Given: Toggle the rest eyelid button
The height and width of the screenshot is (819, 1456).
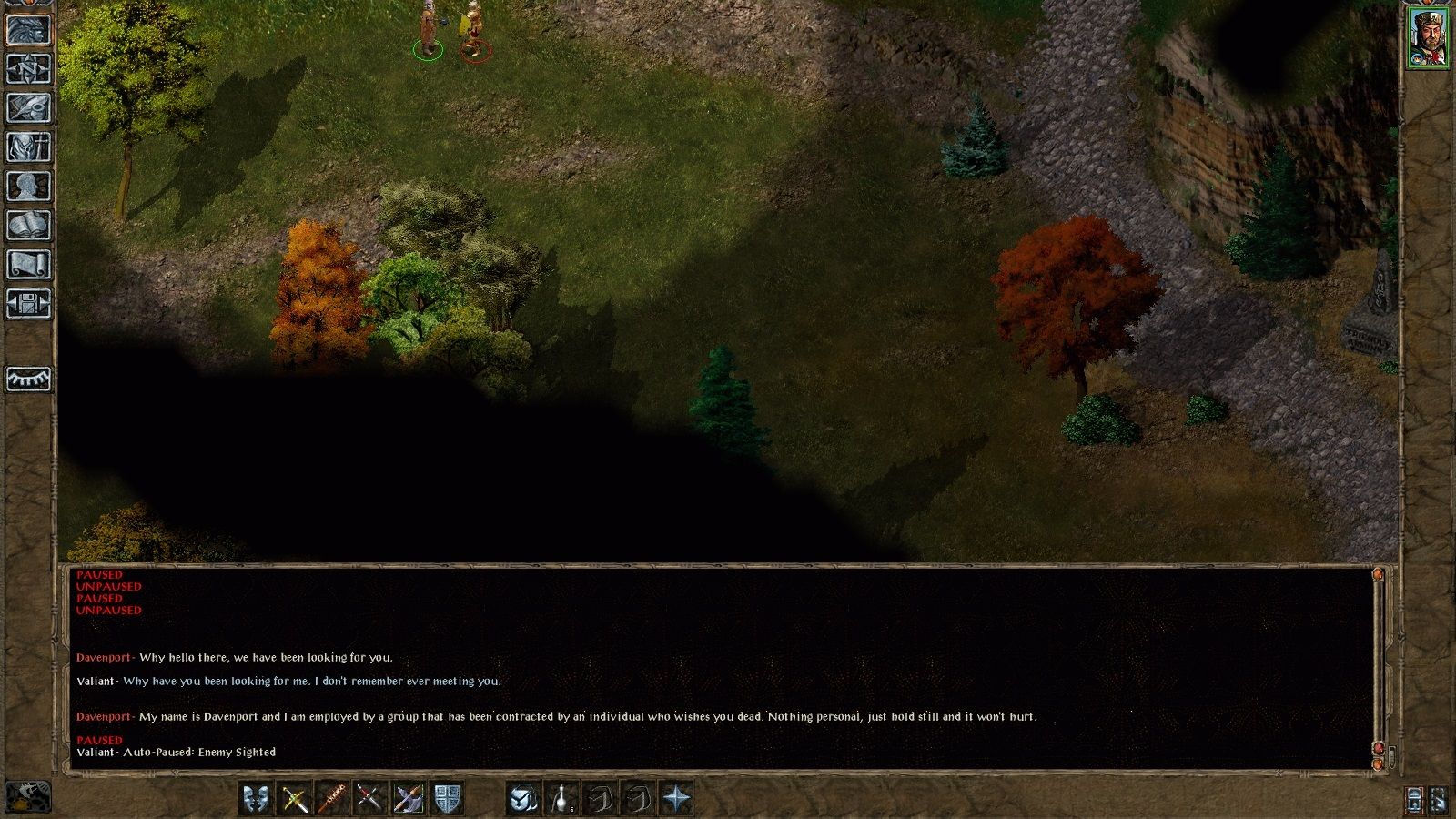Looking at the screenshot, I should click(x=28, y=379).
